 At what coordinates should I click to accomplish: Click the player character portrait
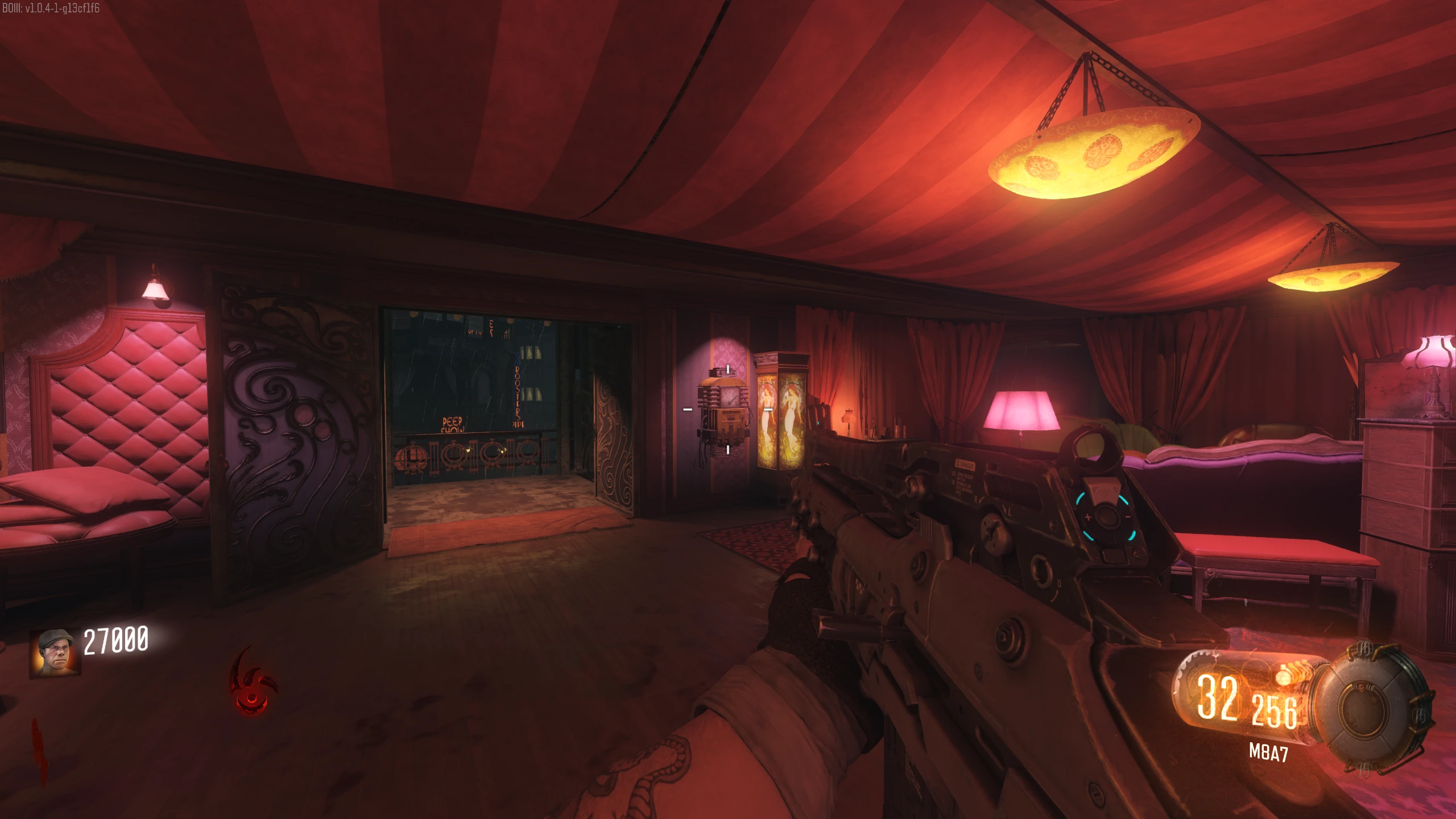click(55, 652)
